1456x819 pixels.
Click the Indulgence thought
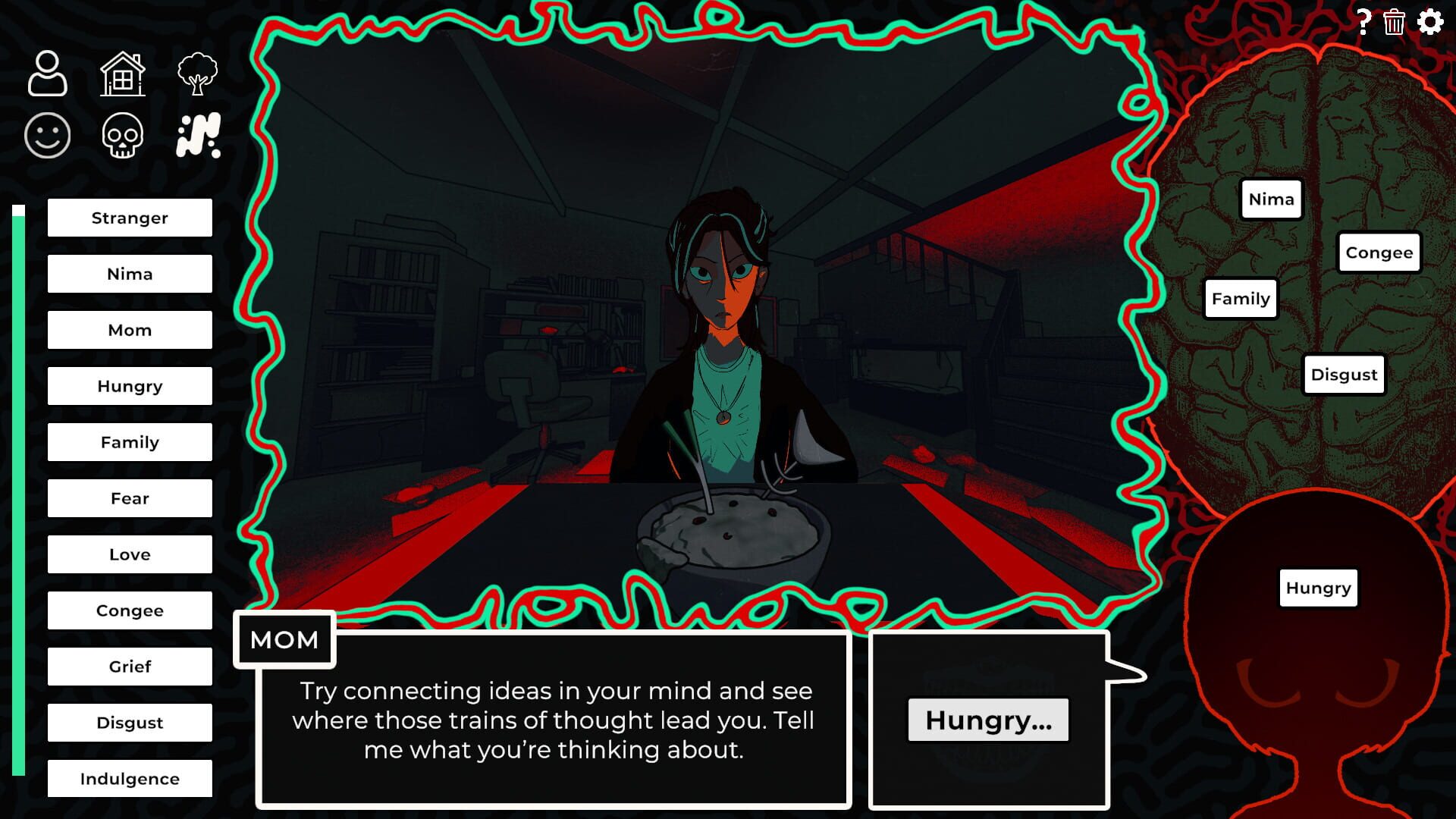(129, 778)
